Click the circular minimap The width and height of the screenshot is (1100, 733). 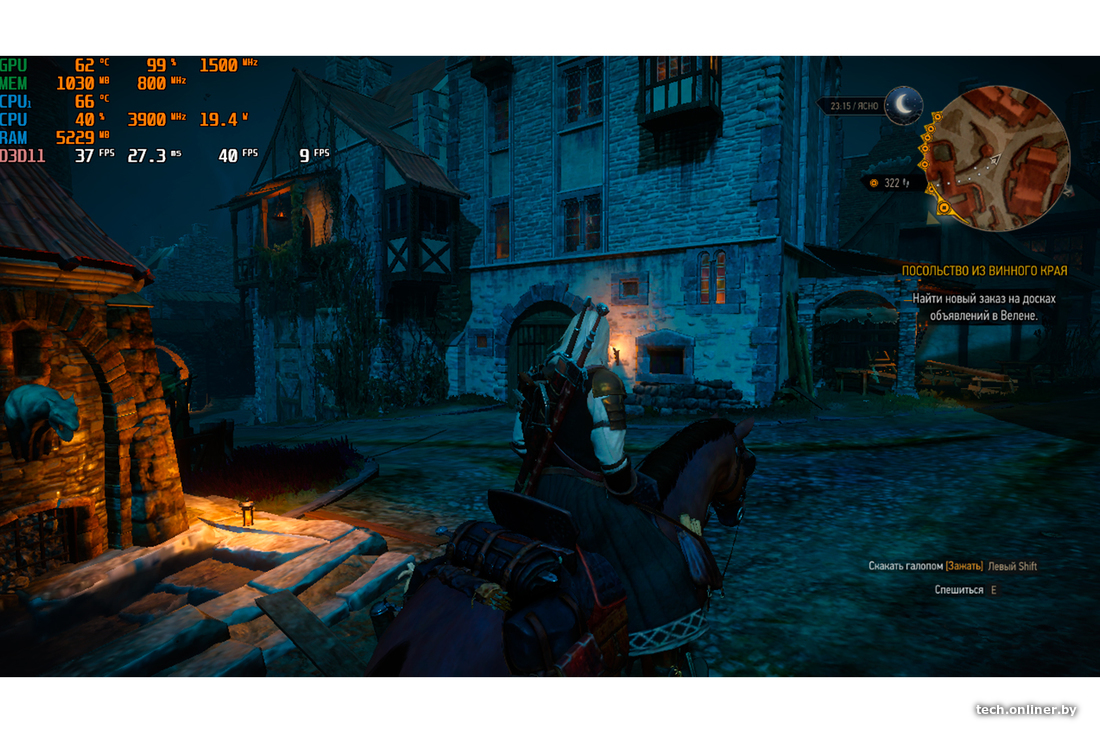[996, 157]
